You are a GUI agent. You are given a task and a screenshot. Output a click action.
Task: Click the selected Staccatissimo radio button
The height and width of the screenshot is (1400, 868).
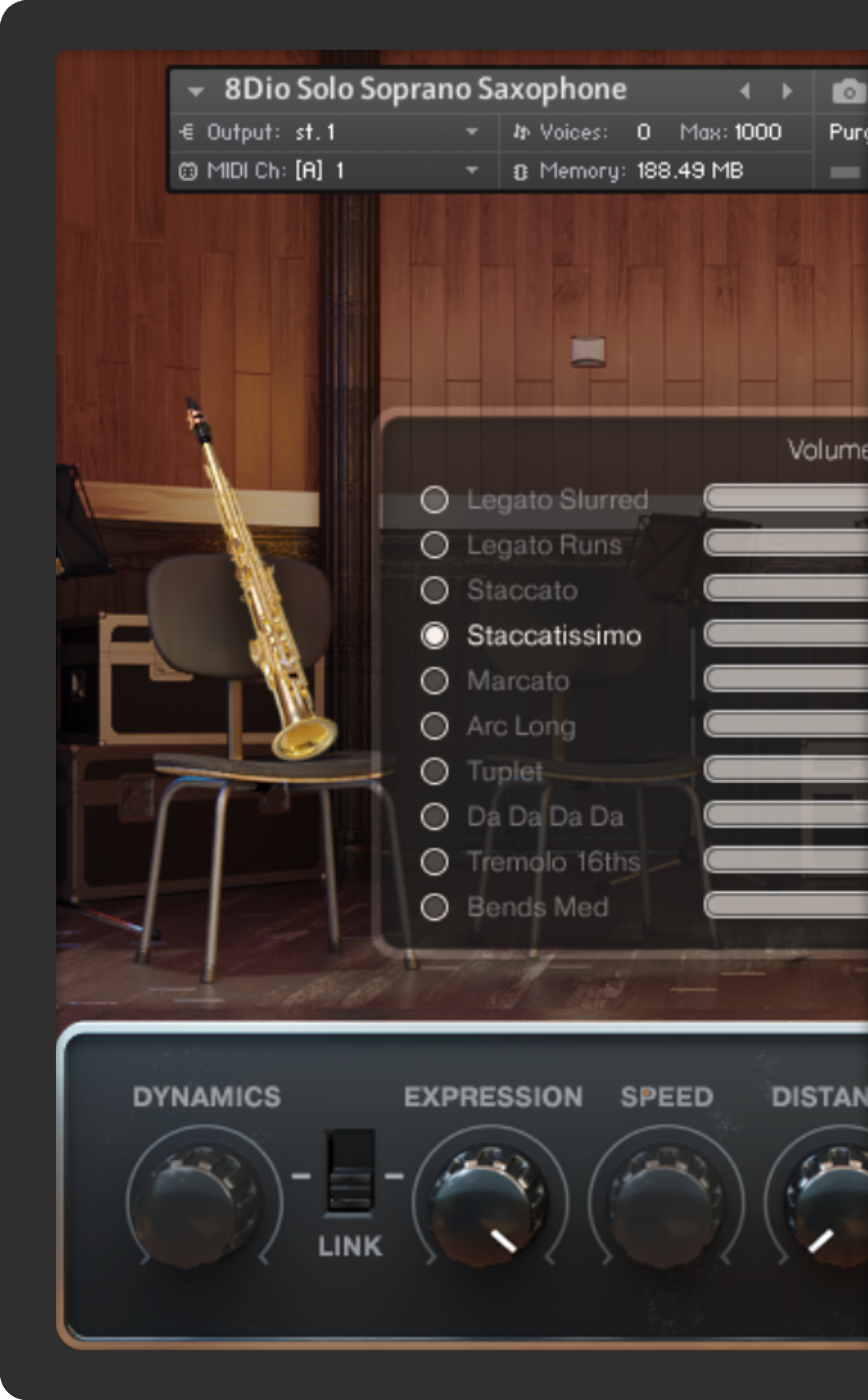[434, 635]
